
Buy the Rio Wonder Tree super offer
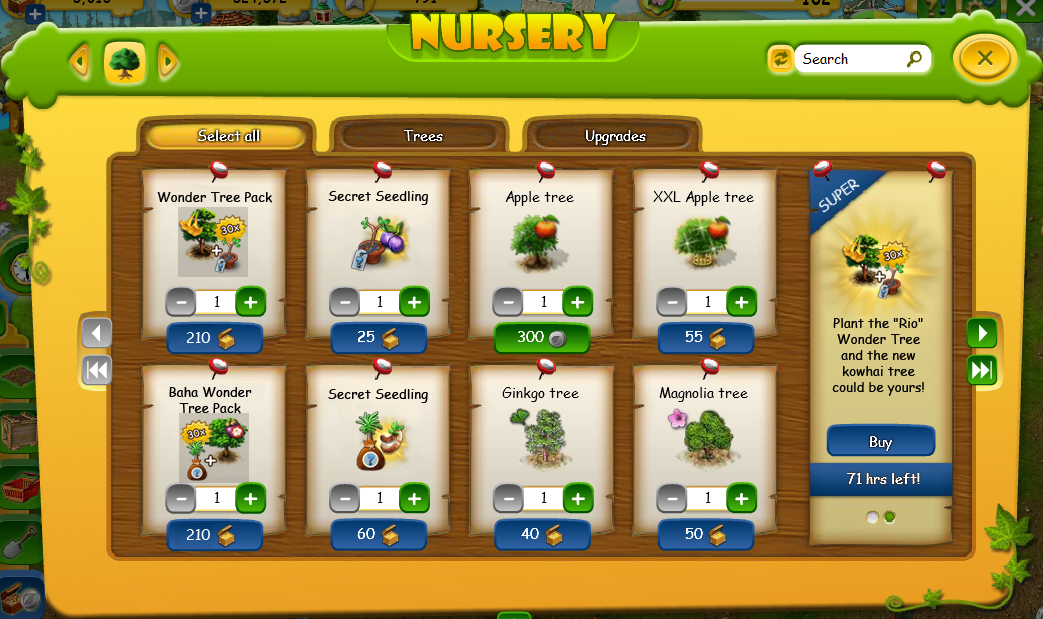point(880,442)
